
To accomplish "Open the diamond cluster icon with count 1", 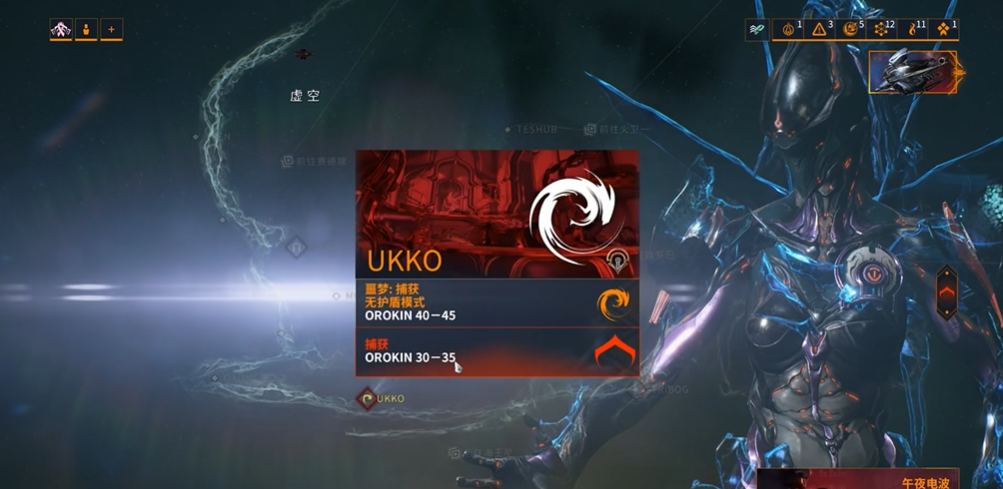I will [x=944, y=30].
